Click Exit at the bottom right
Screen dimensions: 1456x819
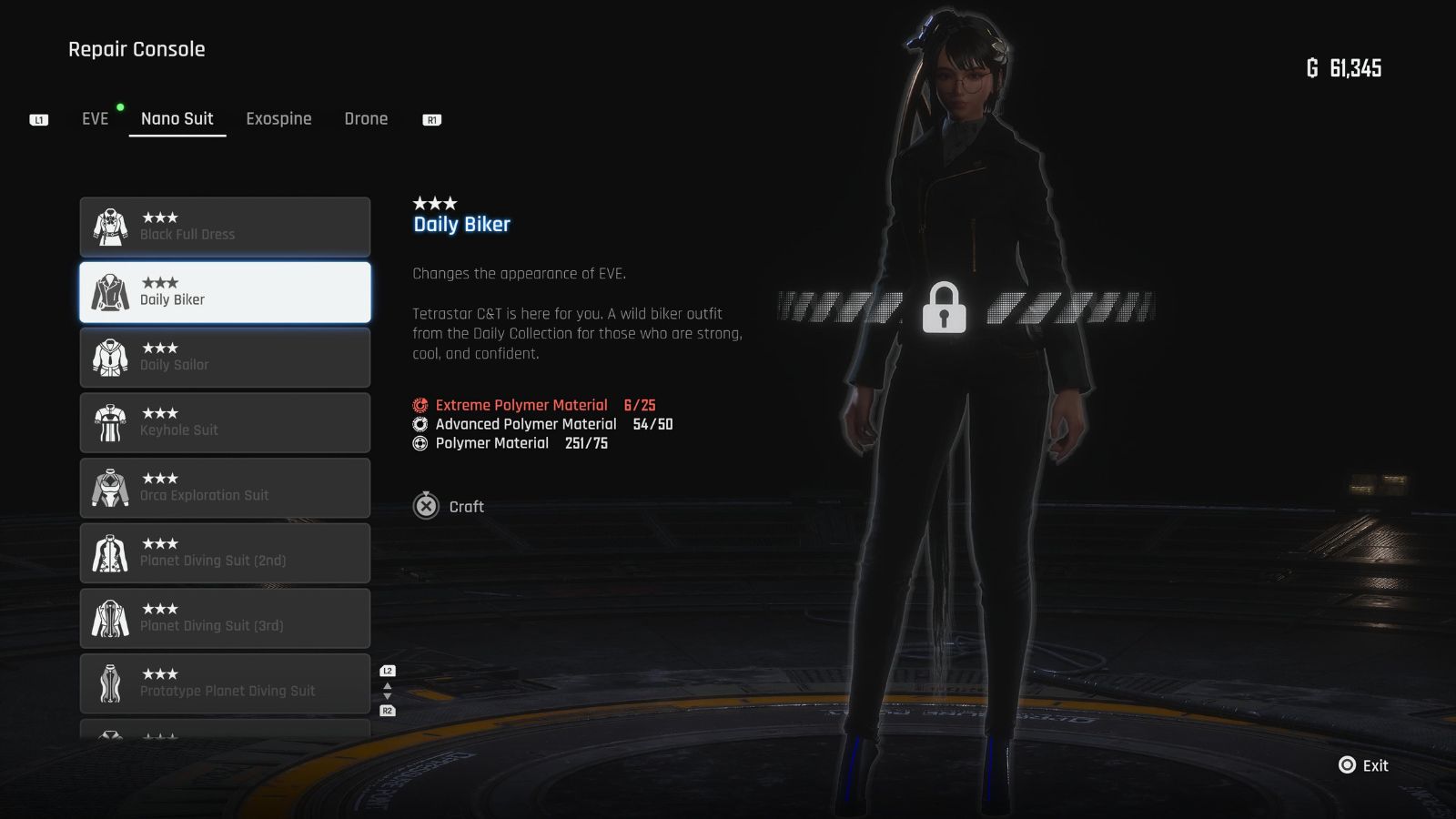click(1363, 765)
